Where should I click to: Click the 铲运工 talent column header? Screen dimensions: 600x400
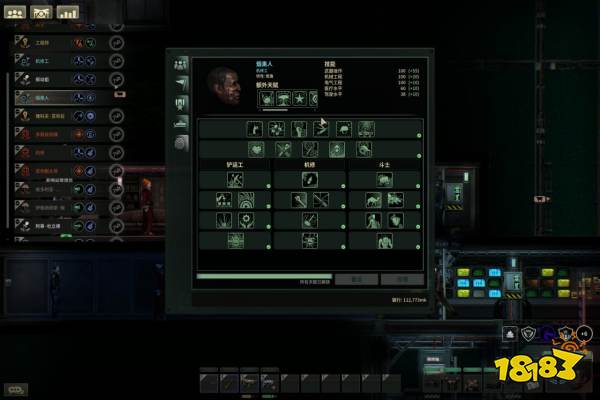pyautogui.click(x=235, y=163)
